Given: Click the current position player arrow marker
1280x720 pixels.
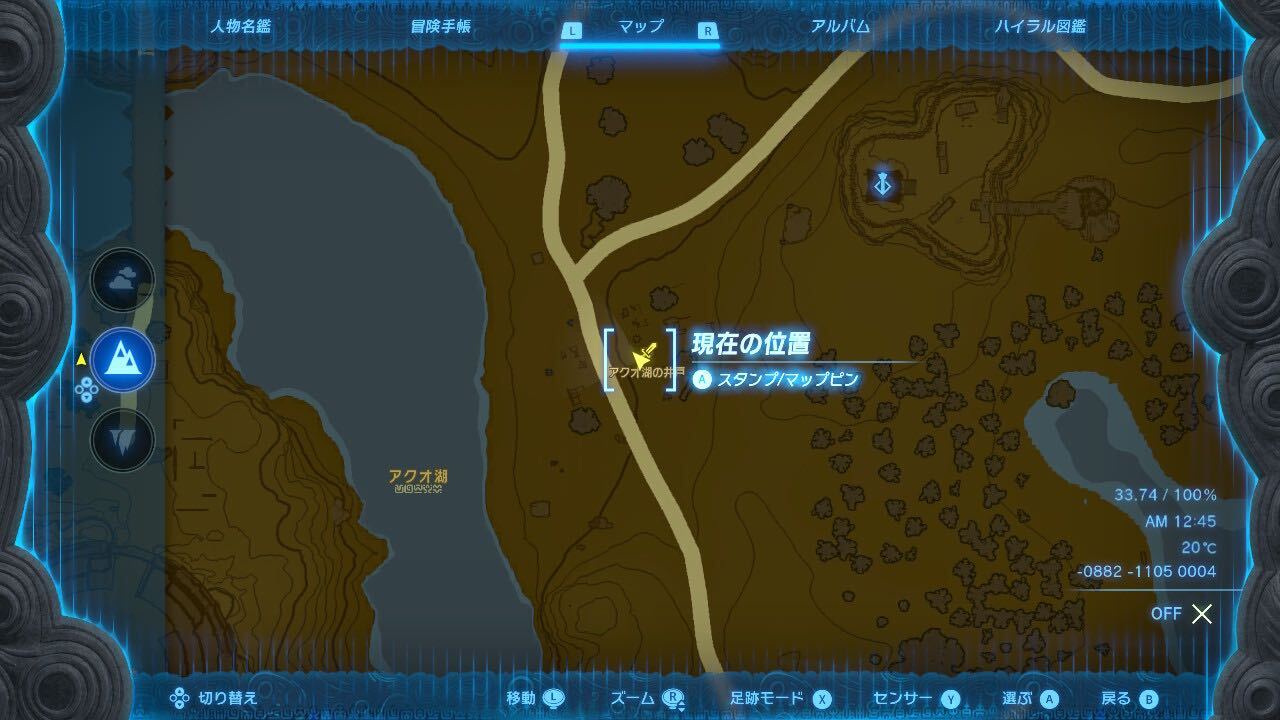Looking at the screenshot, I should pyautogui.click(x=645, y=353).
